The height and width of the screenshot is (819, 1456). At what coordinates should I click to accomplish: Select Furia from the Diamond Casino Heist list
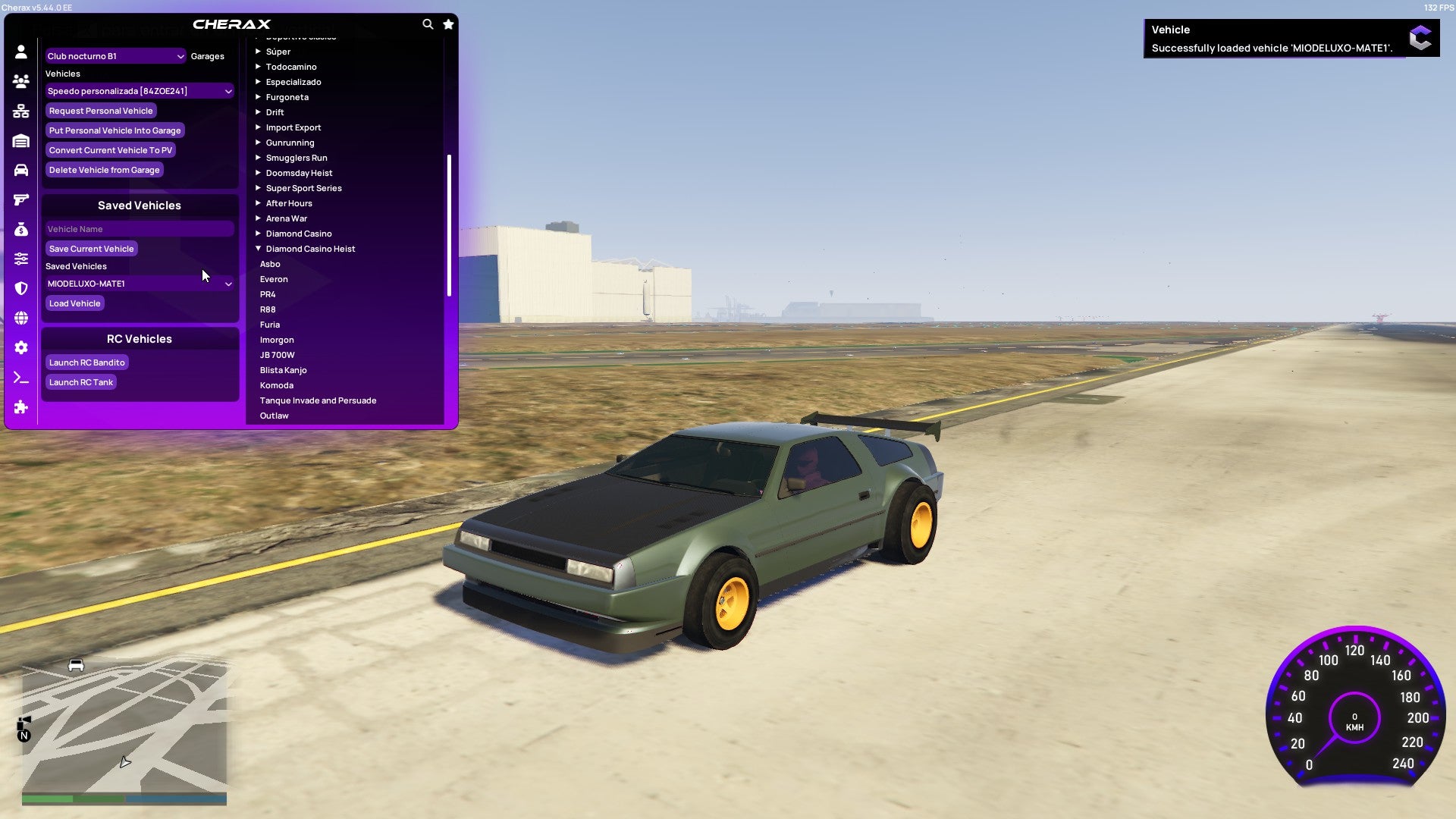(270, 325)
